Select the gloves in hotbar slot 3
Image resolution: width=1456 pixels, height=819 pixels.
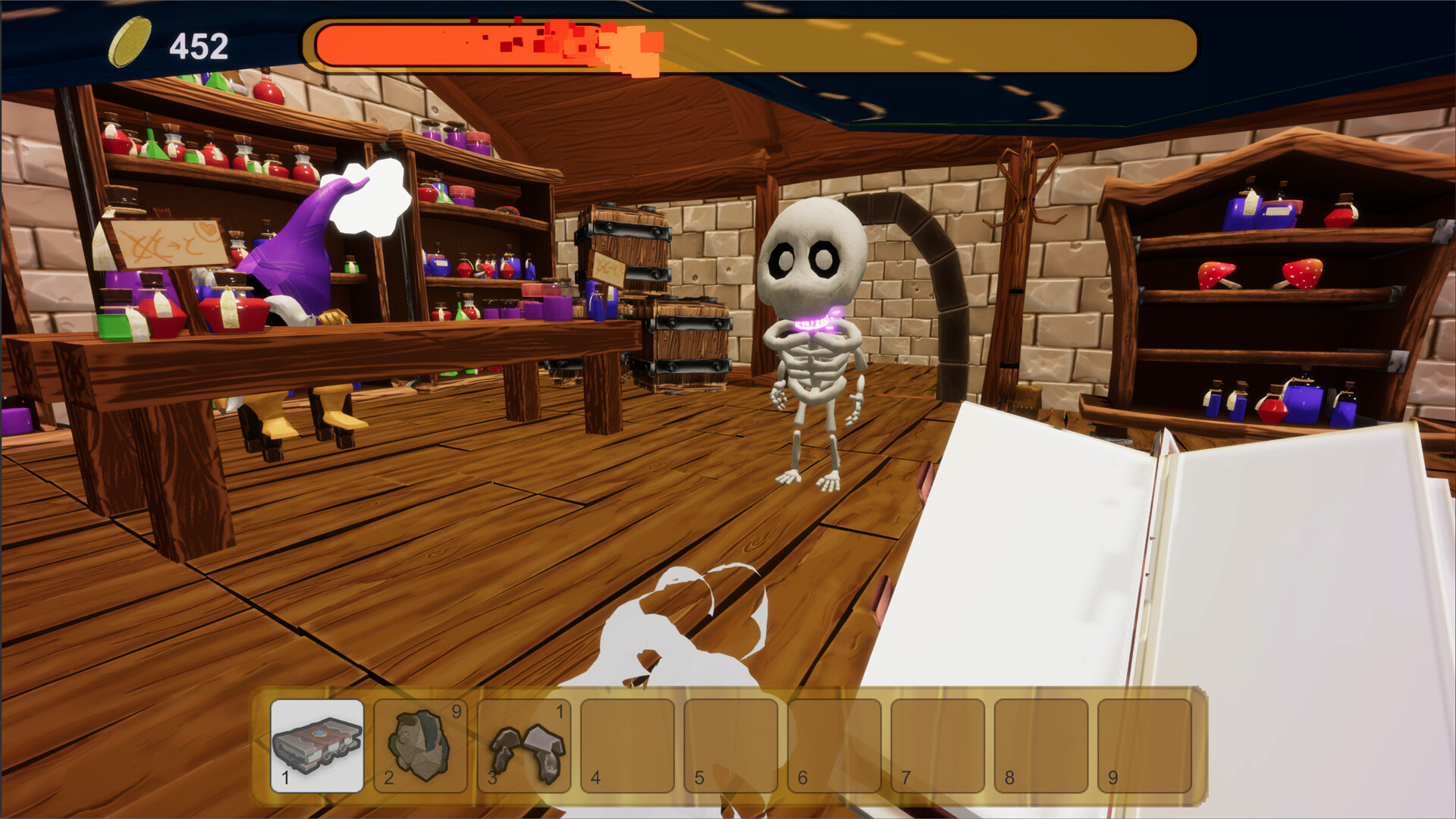[x=522, y=747]
